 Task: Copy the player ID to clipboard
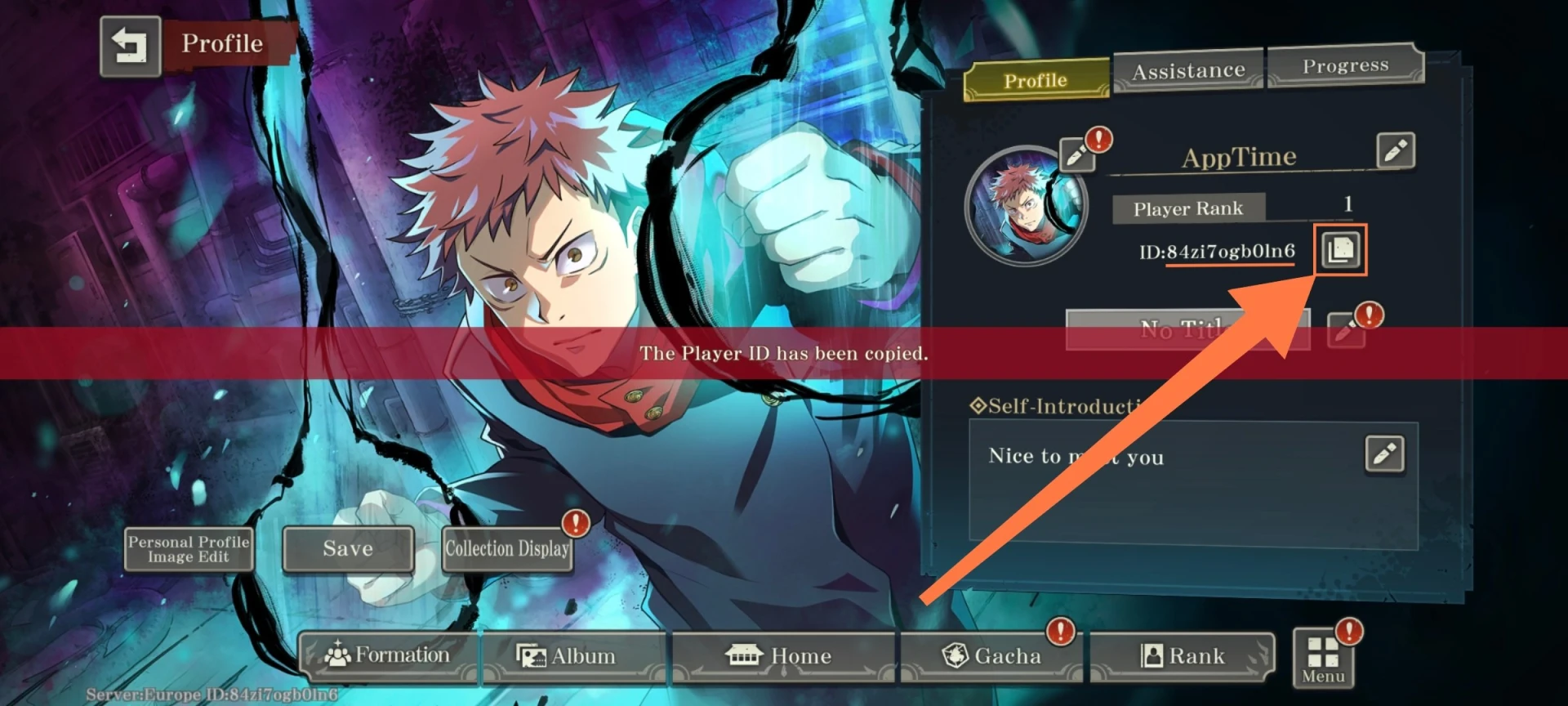point(1340,250)
